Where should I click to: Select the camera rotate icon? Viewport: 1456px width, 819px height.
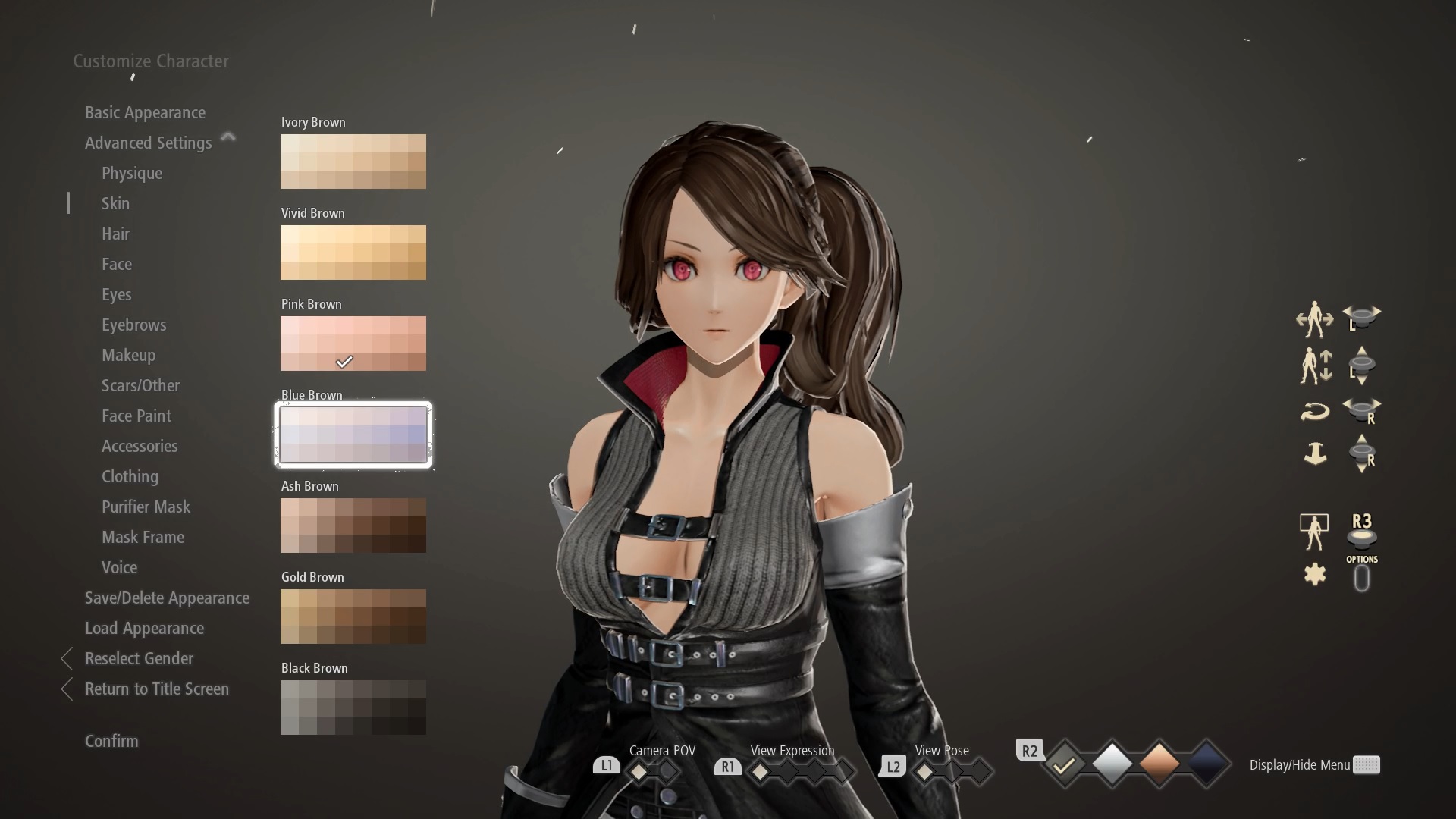[1316, 411]
